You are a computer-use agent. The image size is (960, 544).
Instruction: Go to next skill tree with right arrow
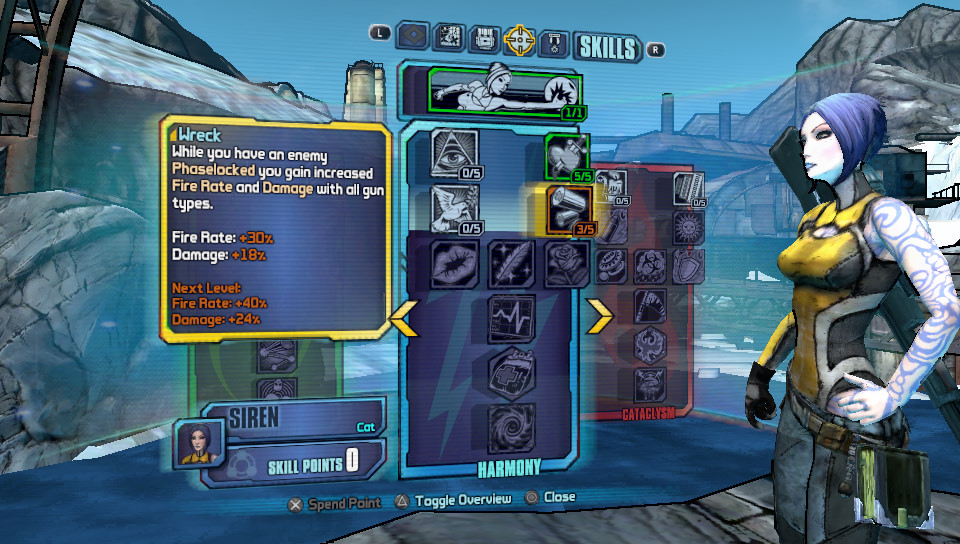click(599, 317)
